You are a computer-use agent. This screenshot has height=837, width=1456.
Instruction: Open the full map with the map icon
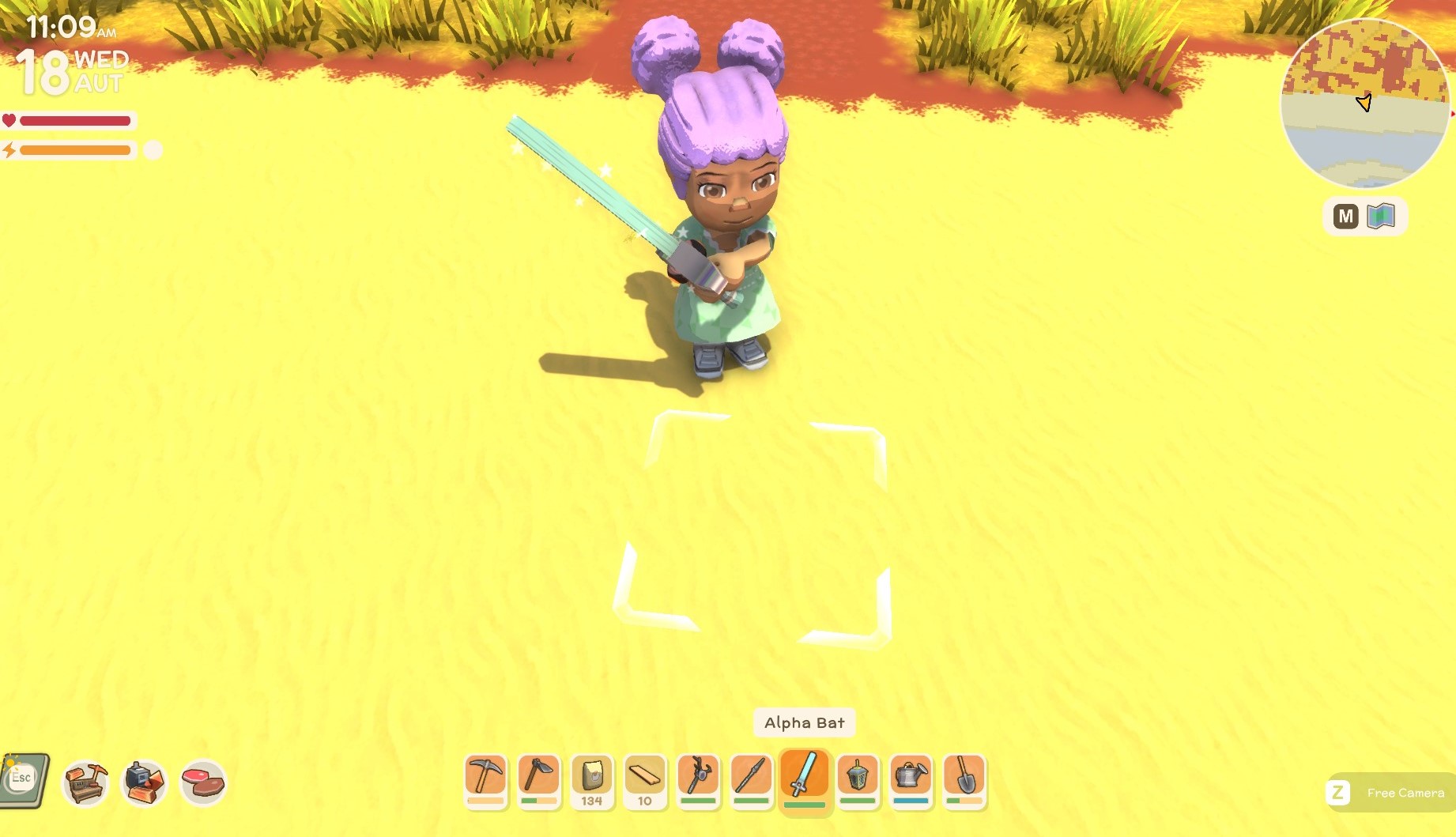pyautogui.click(x=1380, y=216)
